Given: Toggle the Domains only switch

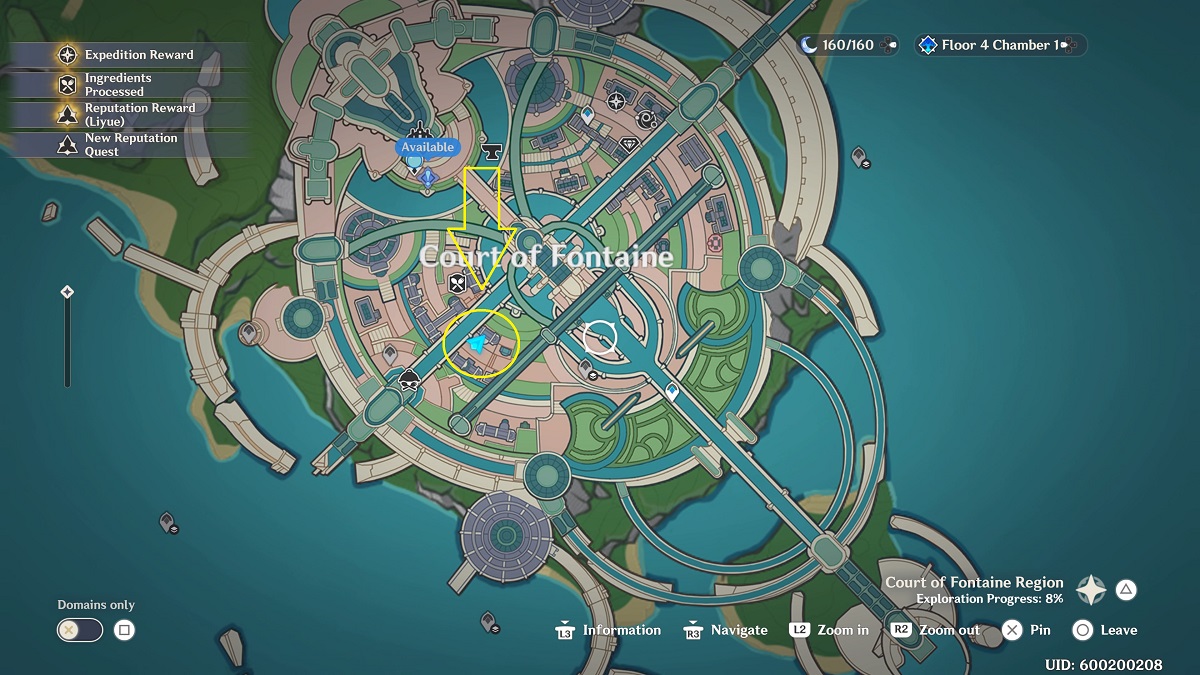Looking at the screenshot, I should click(x=80, y=630).
